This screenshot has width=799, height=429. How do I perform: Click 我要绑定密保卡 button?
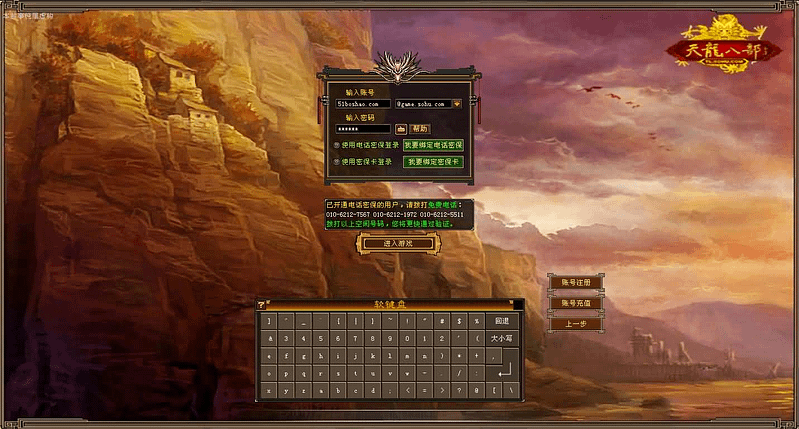433,161
